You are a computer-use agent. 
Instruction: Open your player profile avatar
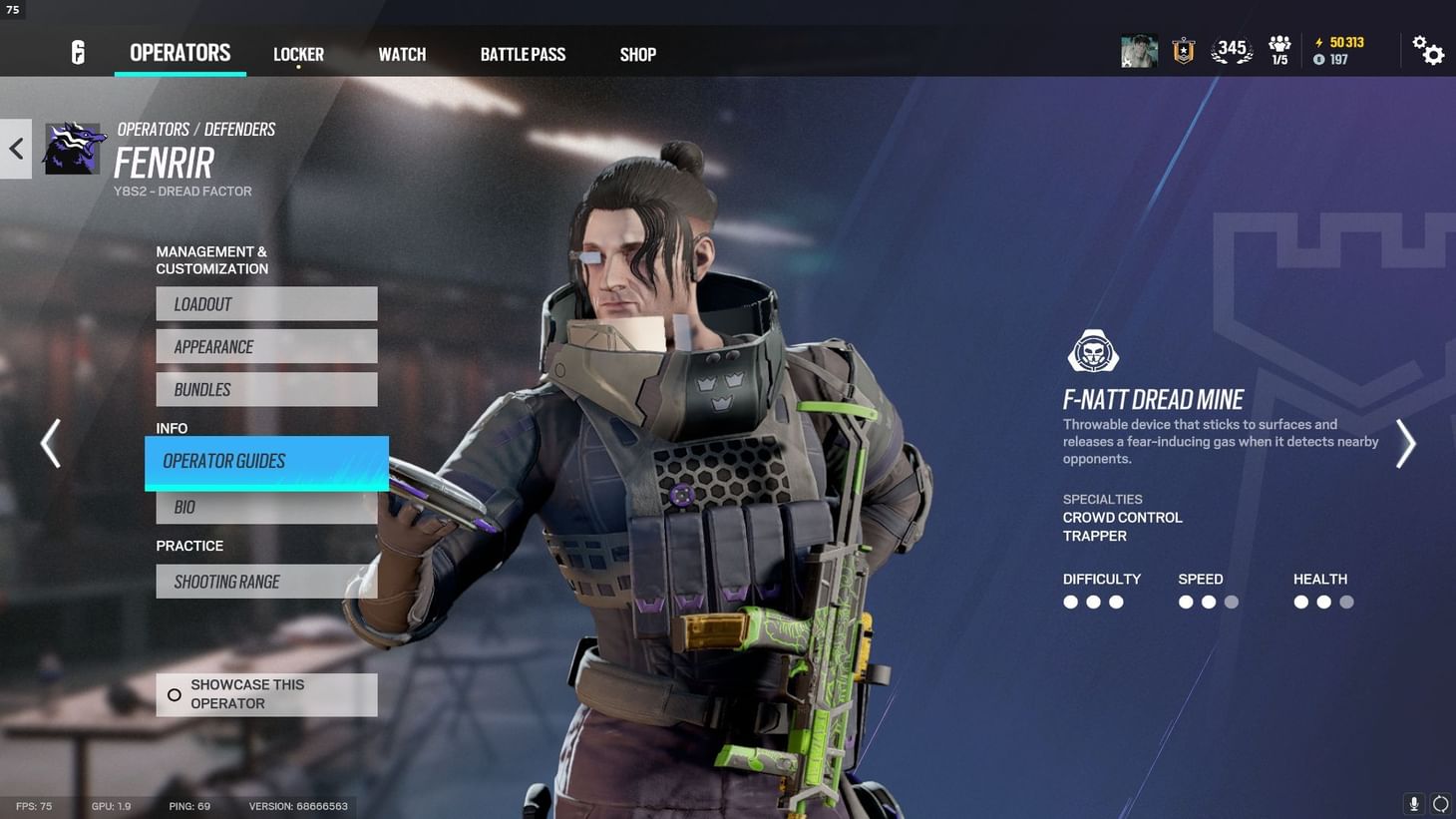[x=1138, y=49]
